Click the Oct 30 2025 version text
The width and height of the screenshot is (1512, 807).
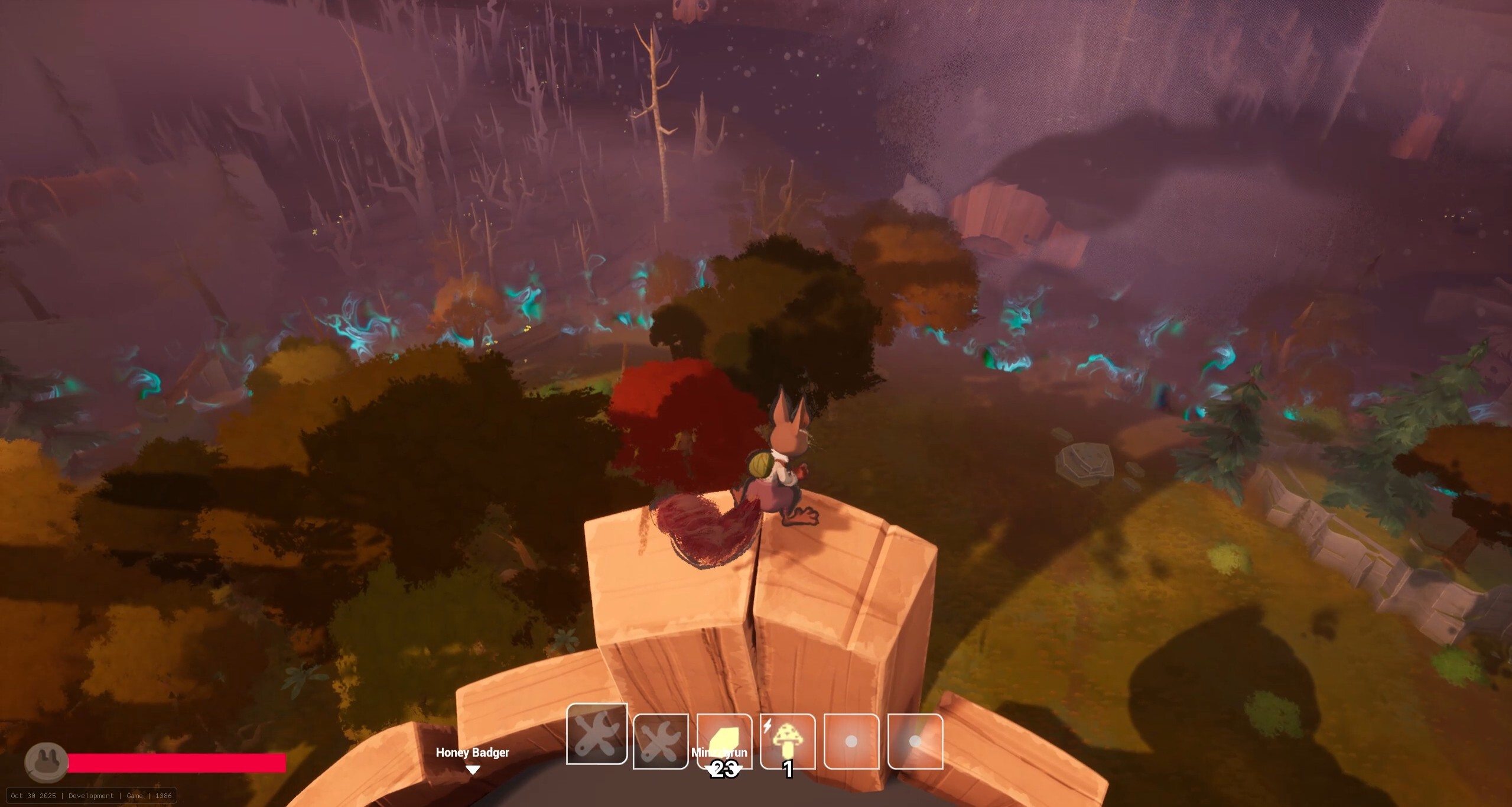point(34,796)
